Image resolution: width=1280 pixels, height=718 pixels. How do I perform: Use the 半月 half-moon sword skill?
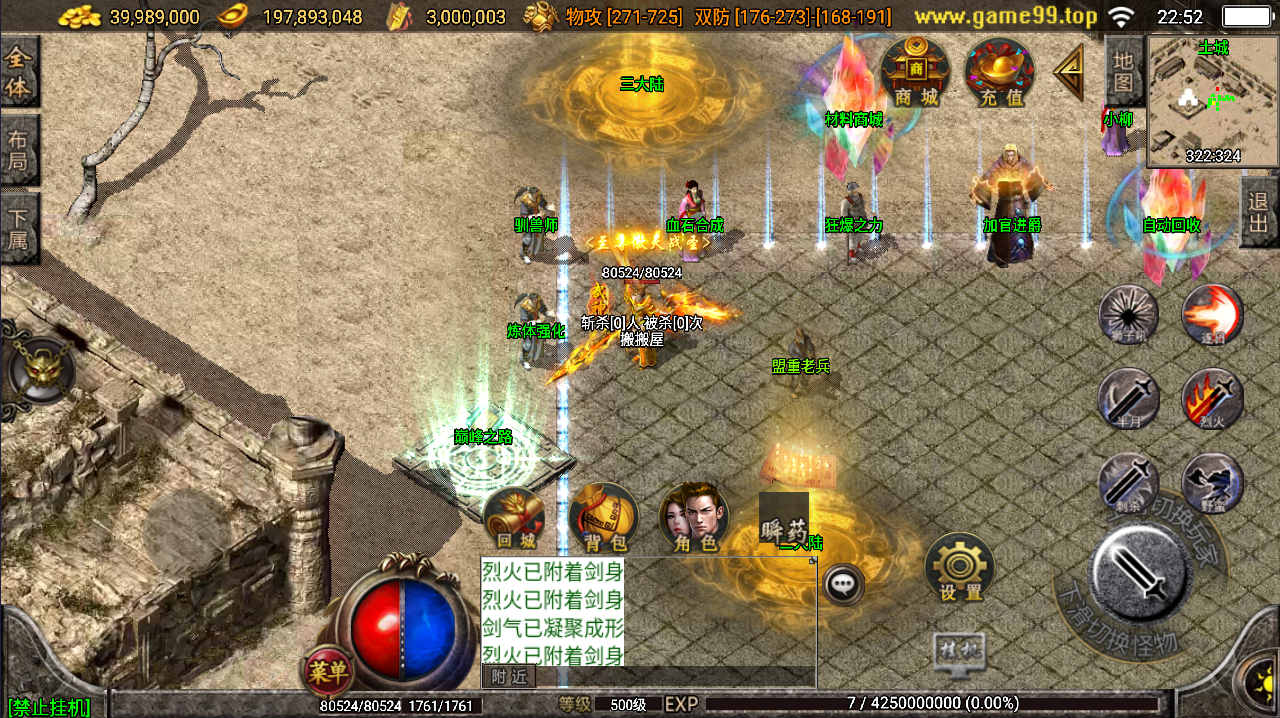pos(1129,399)
